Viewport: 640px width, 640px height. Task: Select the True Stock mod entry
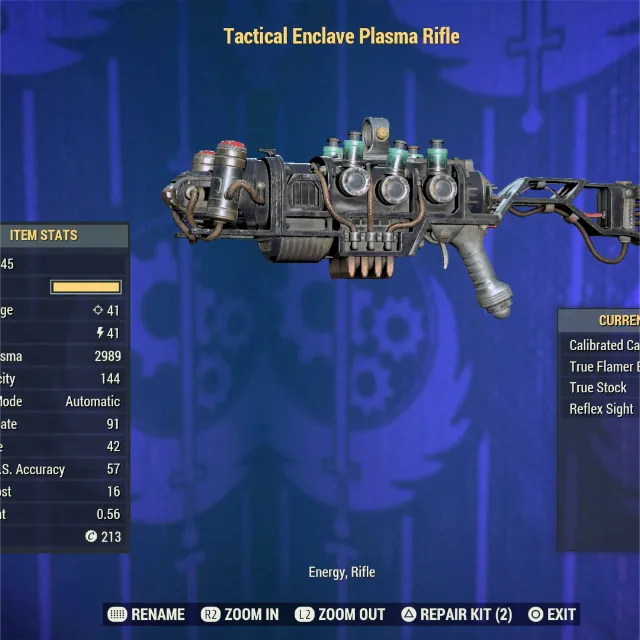[599, 388]
